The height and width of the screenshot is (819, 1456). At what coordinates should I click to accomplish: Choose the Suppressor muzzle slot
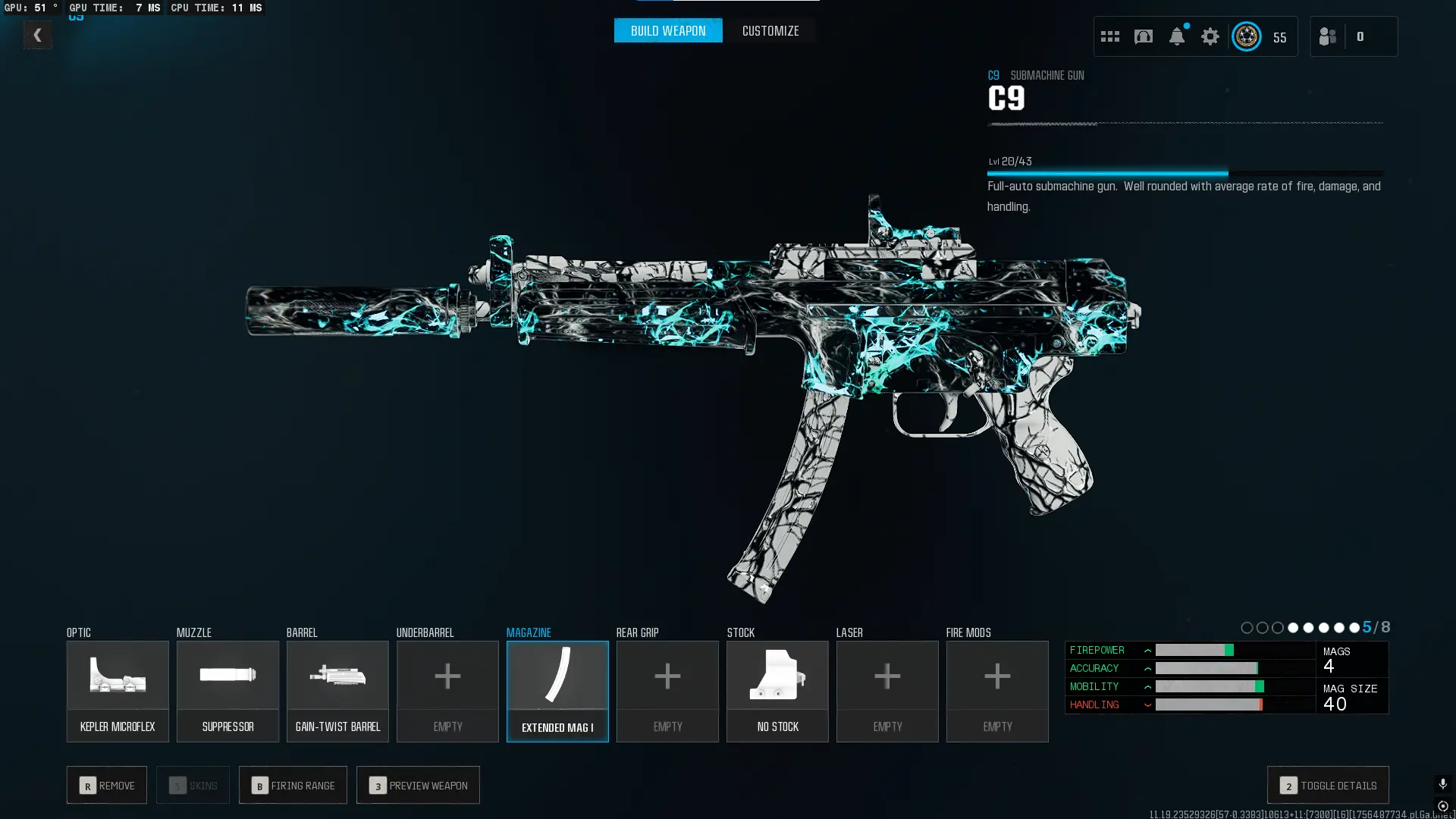point(227,691)
